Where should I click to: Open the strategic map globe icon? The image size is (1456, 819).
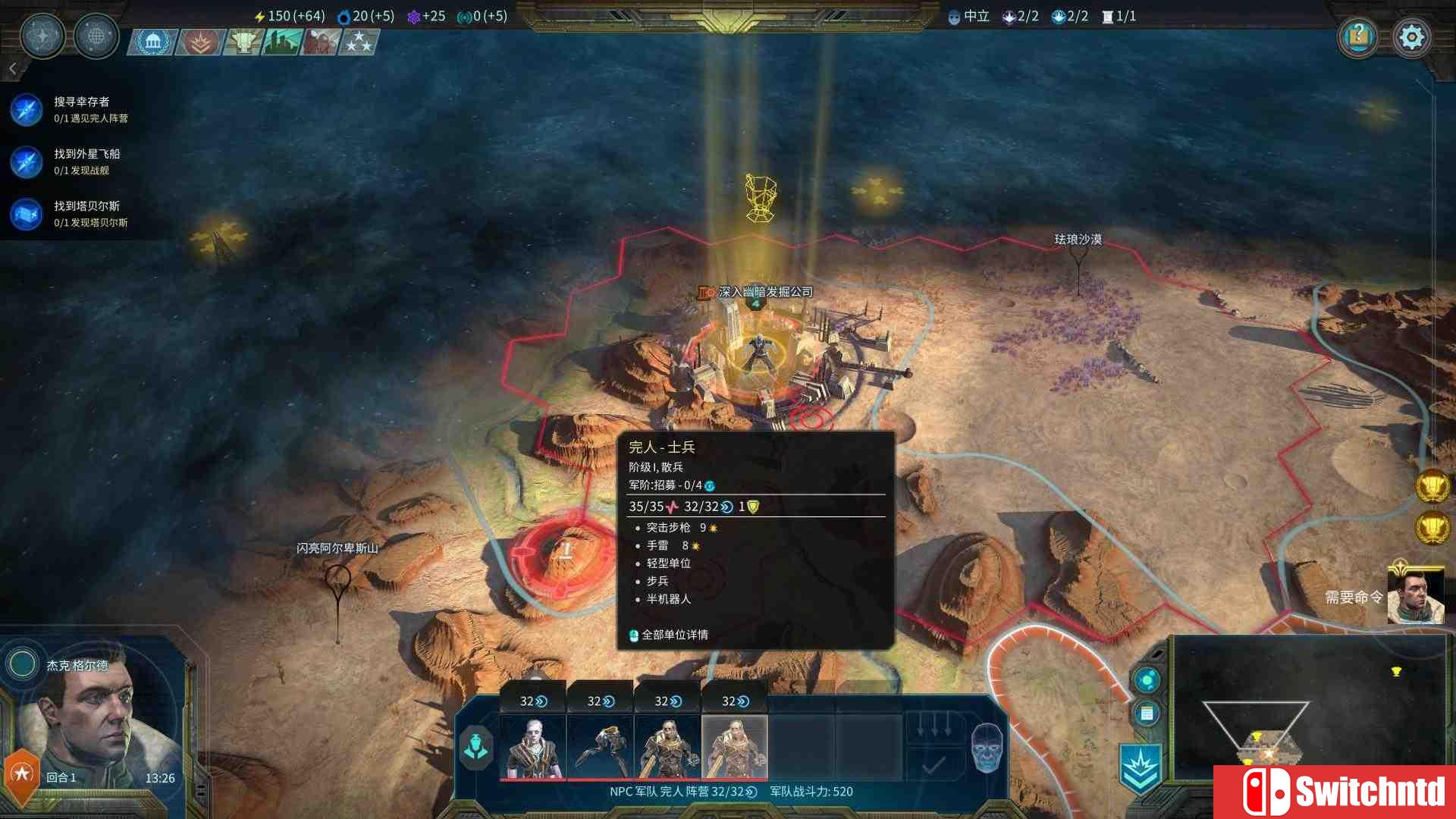pyautogui.click(x=96, y=36)
